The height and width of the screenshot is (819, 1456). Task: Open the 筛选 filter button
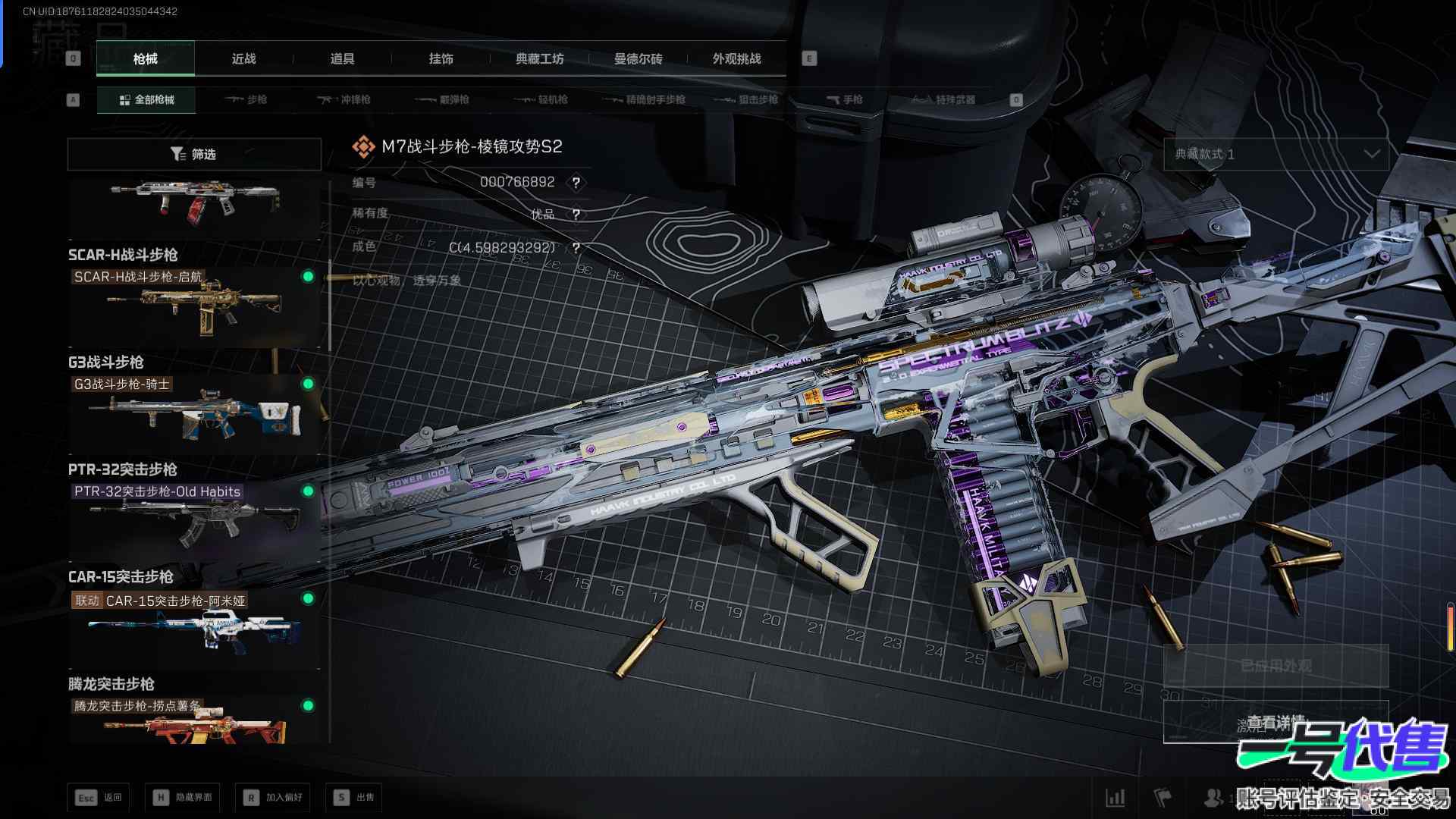(194, 154)
